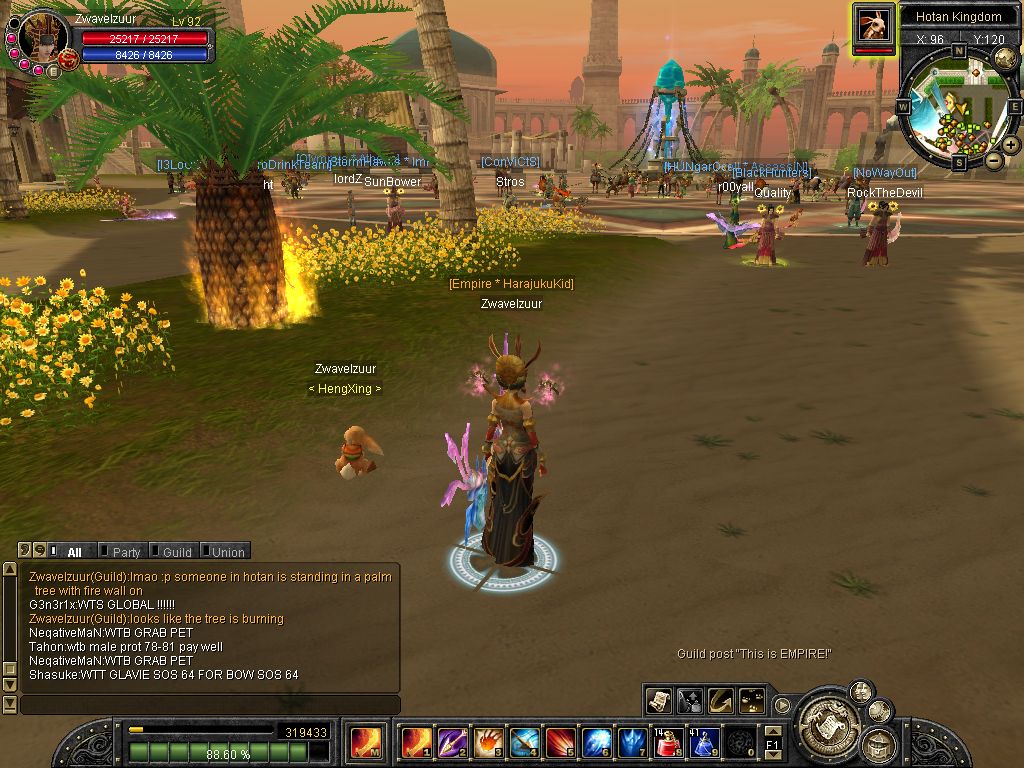Use the red potion in slot 8
Viewport: 1024px width, 768px height.
(x=669, y=743)
